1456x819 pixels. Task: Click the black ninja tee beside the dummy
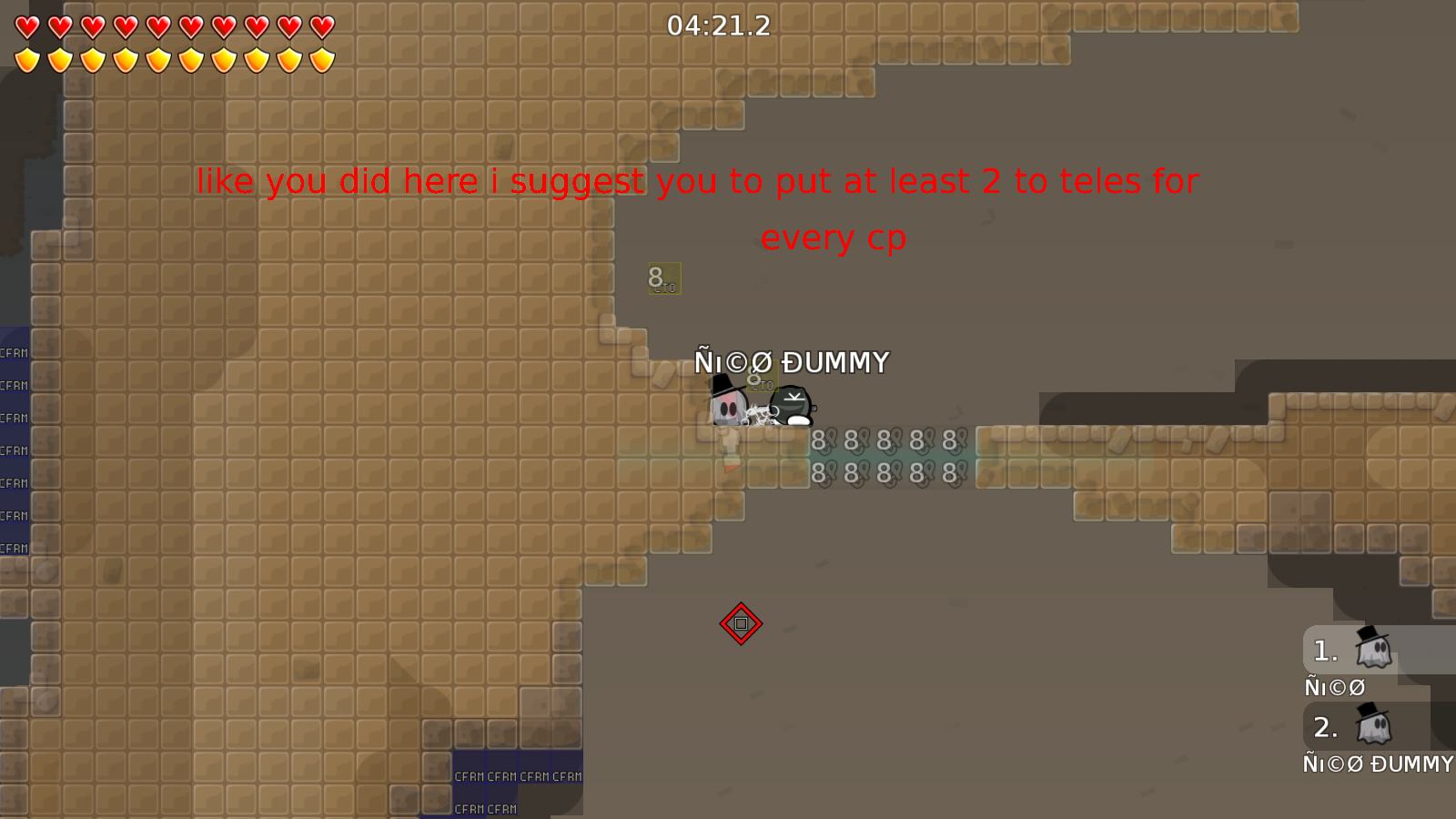(x=788, y=408)
